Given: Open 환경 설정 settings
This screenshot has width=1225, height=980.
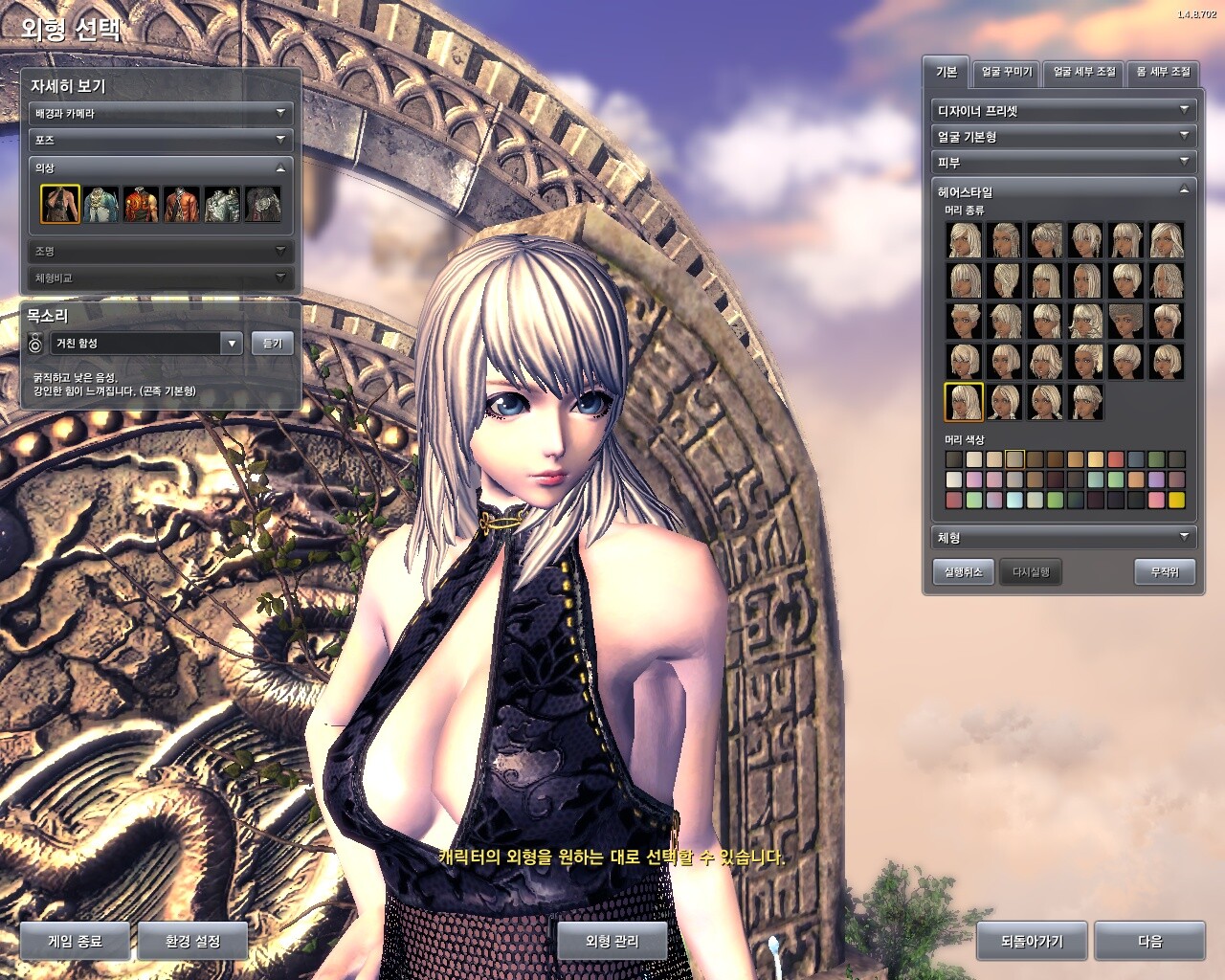Looking at the screenshot, I should point(193,941).
